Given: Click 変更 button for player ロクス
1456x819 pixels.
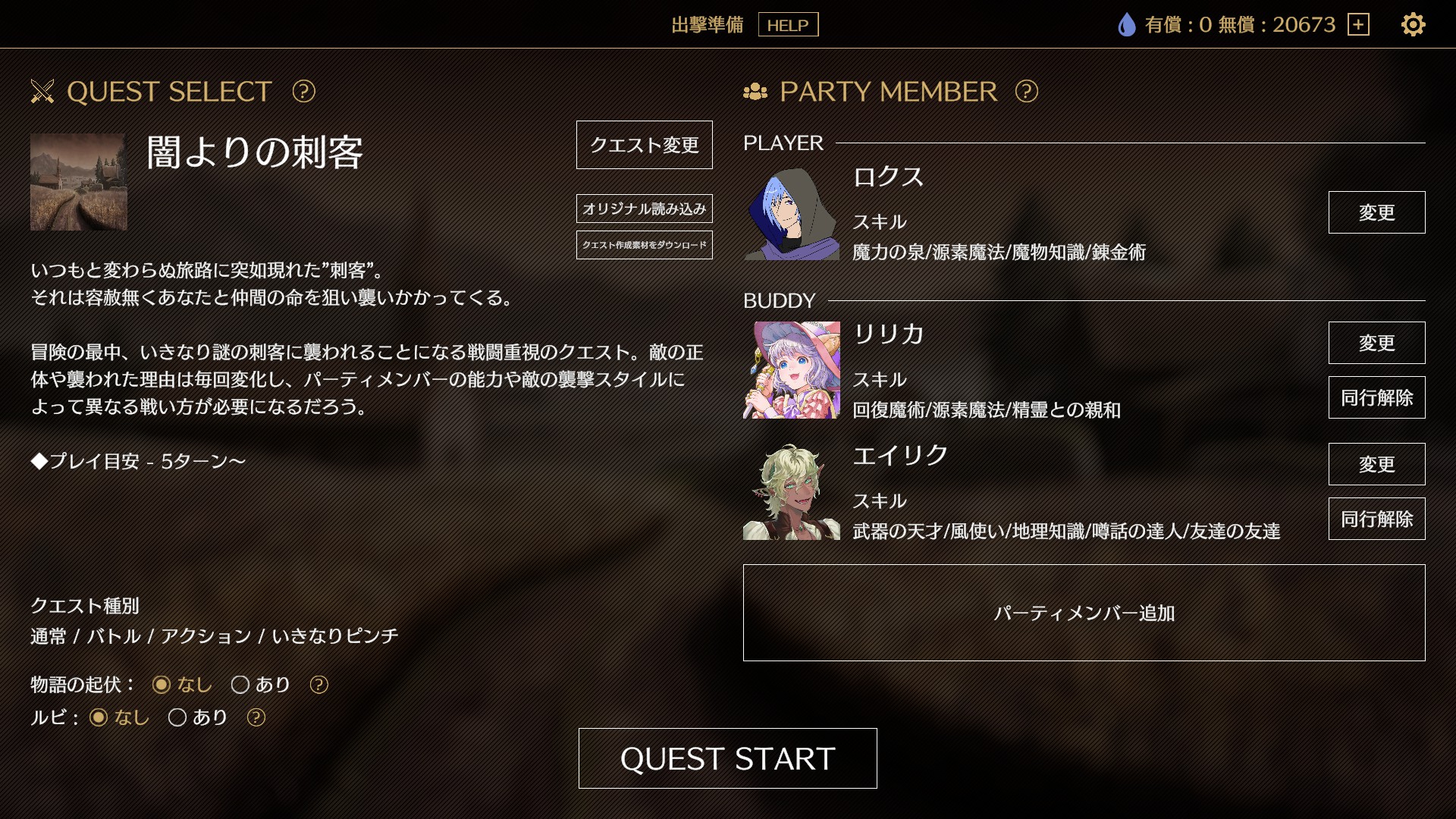Looking at the screenshot, I should click(1376, 213).
